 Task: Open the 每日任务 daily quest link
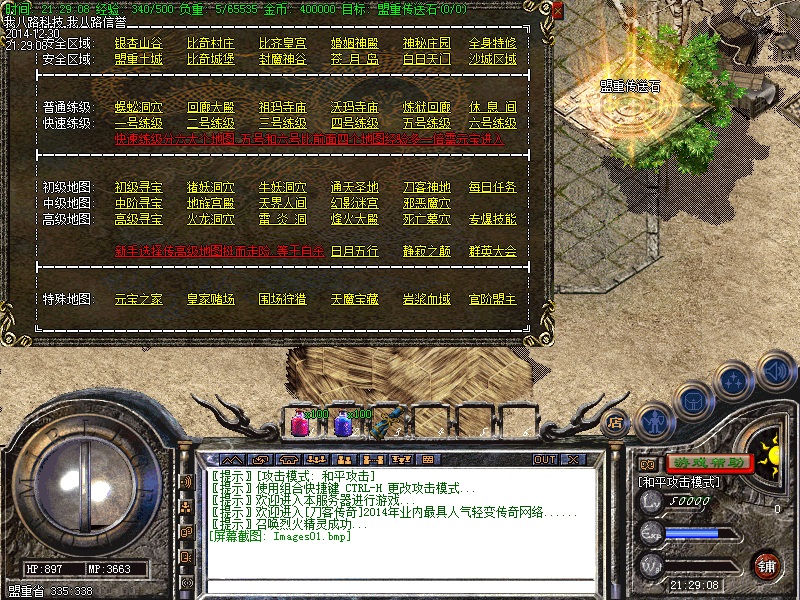(x=492, y=187)
